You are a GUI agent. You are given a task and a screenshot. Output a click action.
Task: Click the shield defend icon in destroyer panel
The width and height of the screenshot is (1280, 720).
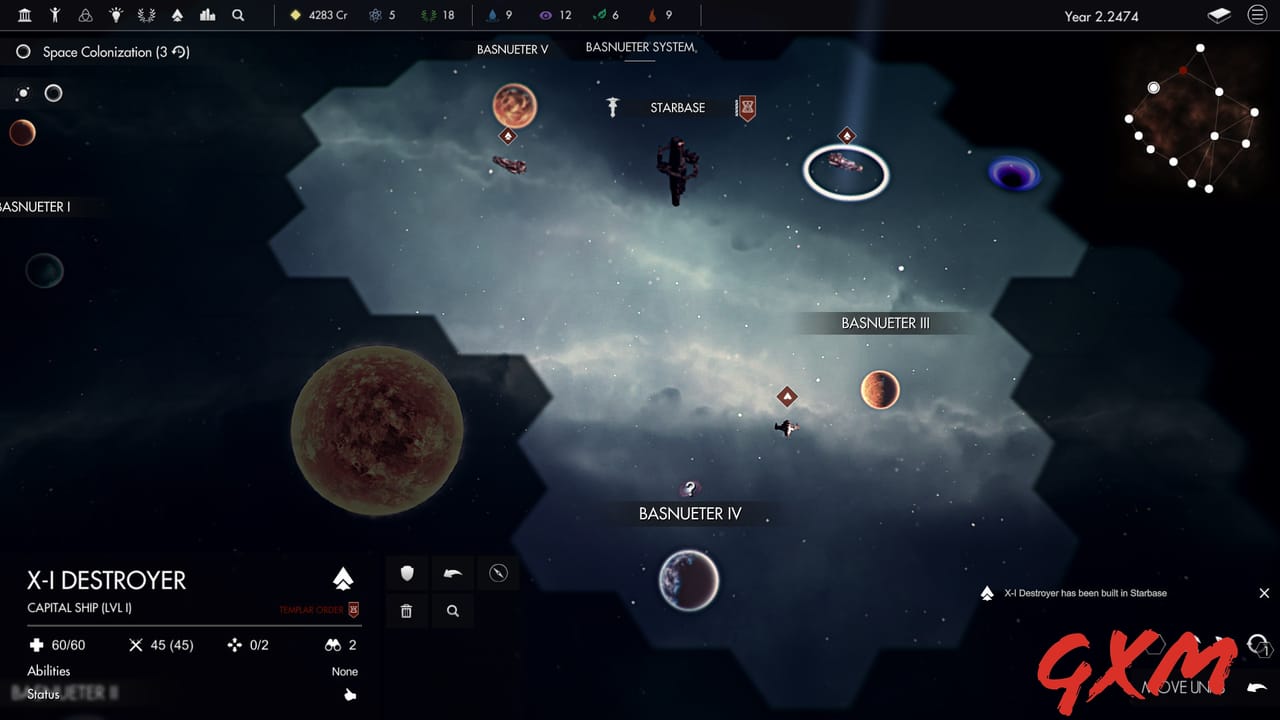click(407, 573)
